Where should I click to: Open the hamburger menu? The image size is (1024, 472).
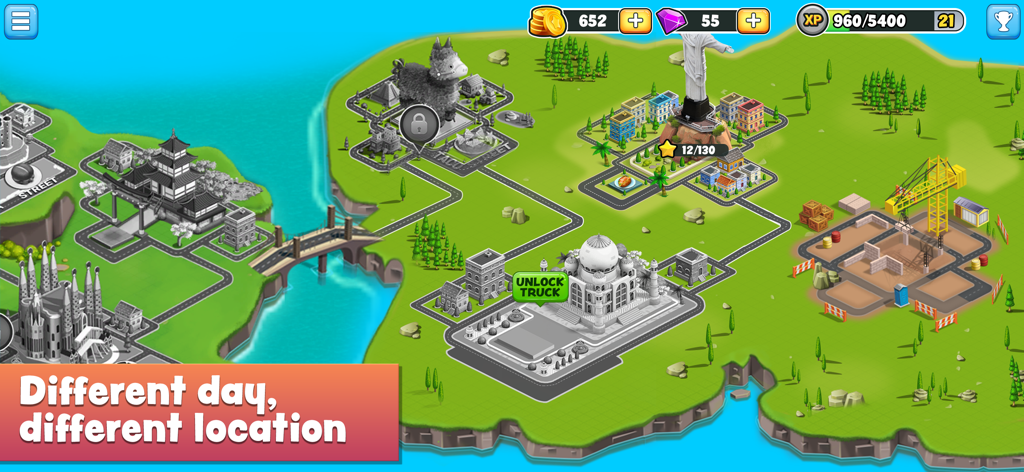coord(21,21)
